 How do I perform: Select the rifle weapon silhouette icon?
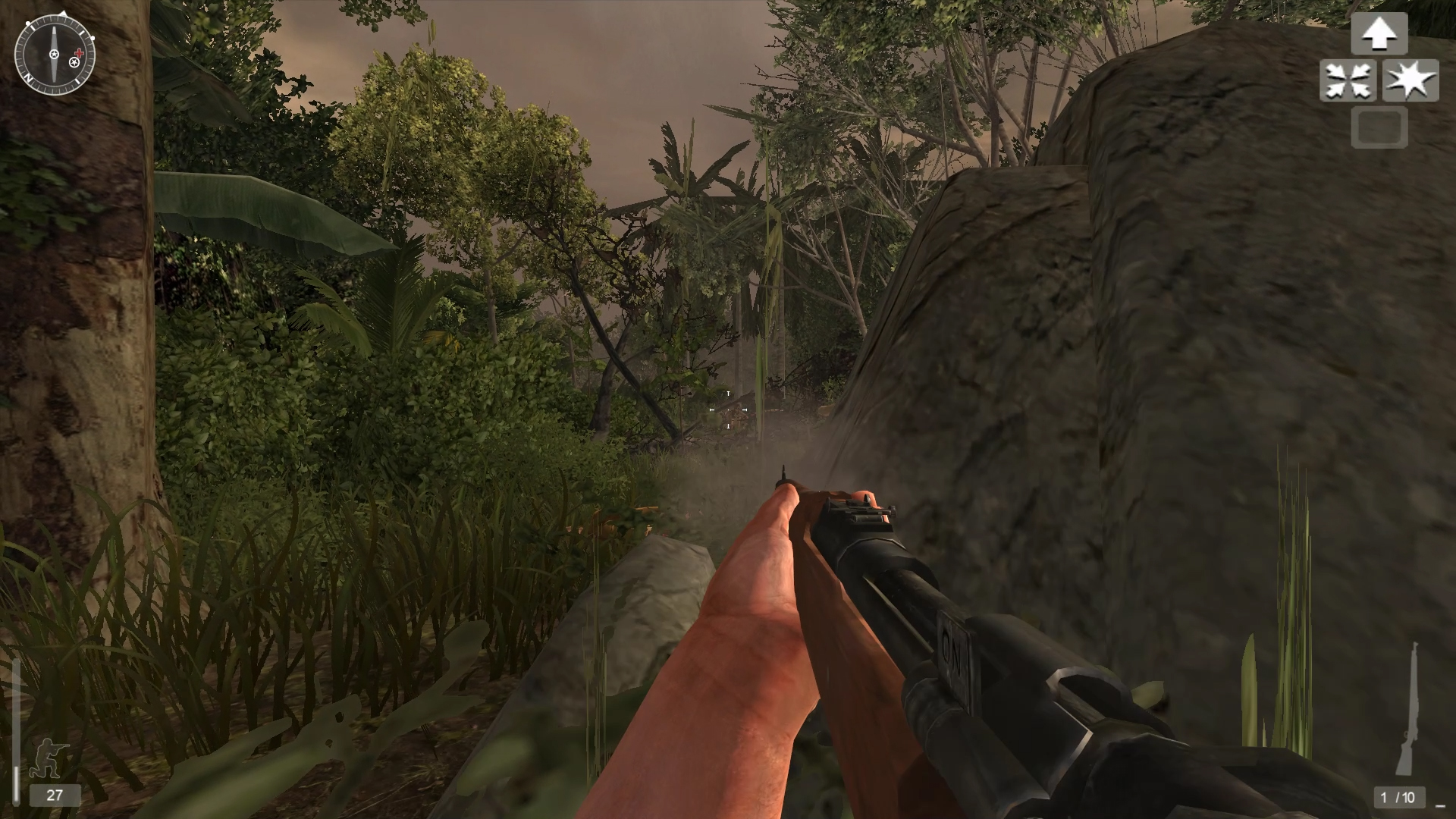point(1409,711)
